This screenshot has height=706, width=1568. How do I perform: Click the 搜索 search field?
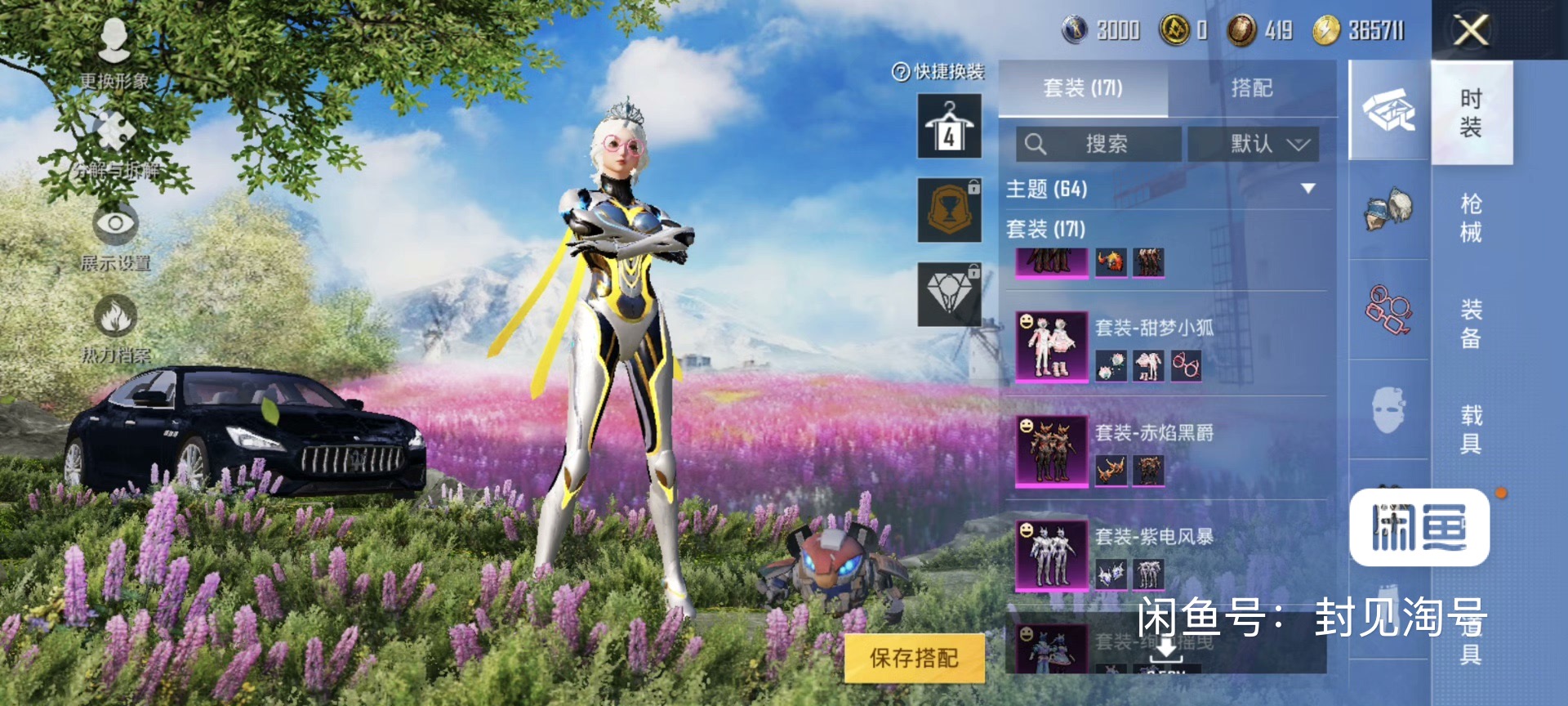(x=1098, y=145)
